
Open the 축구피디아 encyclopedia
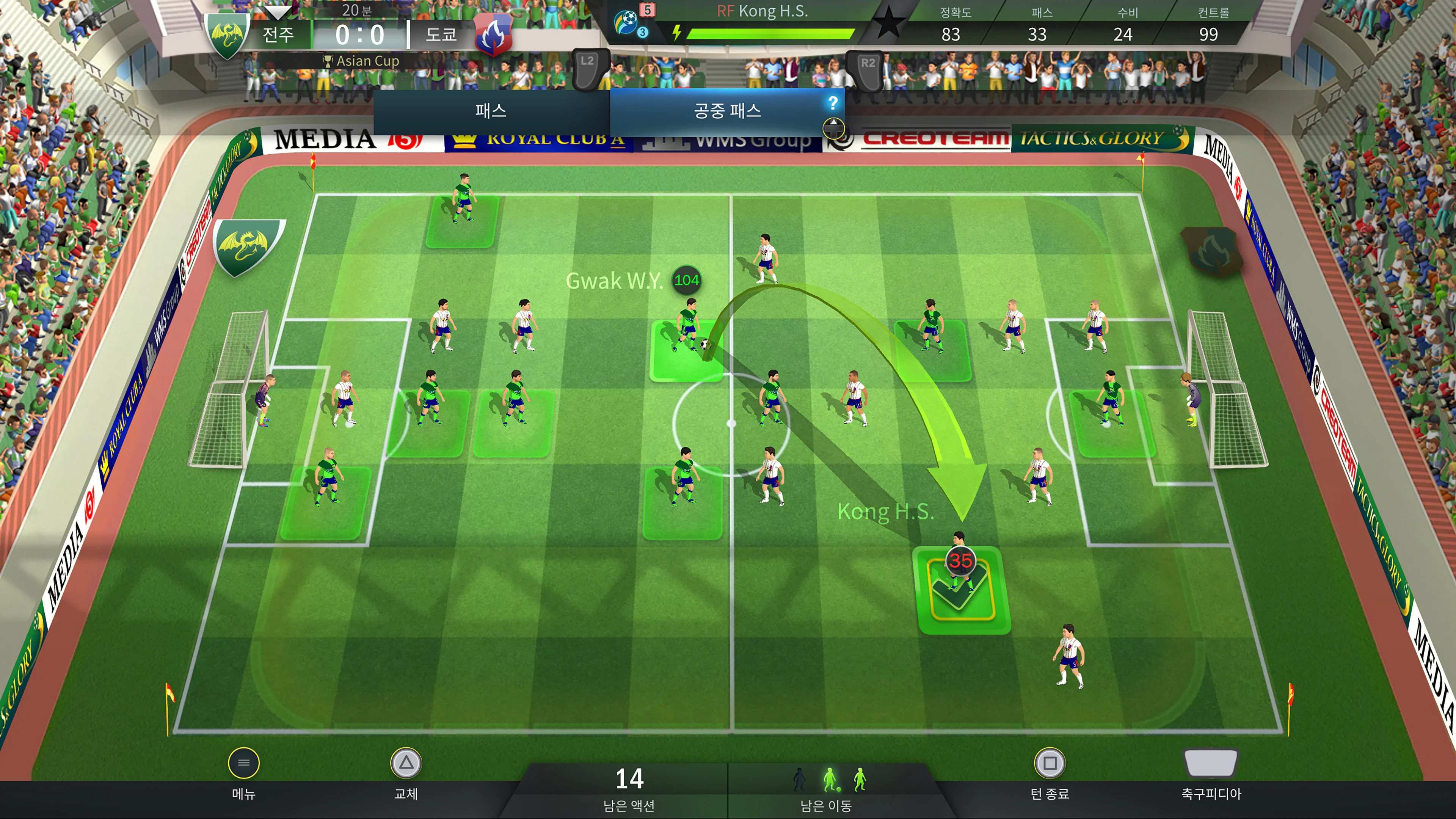[x=1211, y=764]
